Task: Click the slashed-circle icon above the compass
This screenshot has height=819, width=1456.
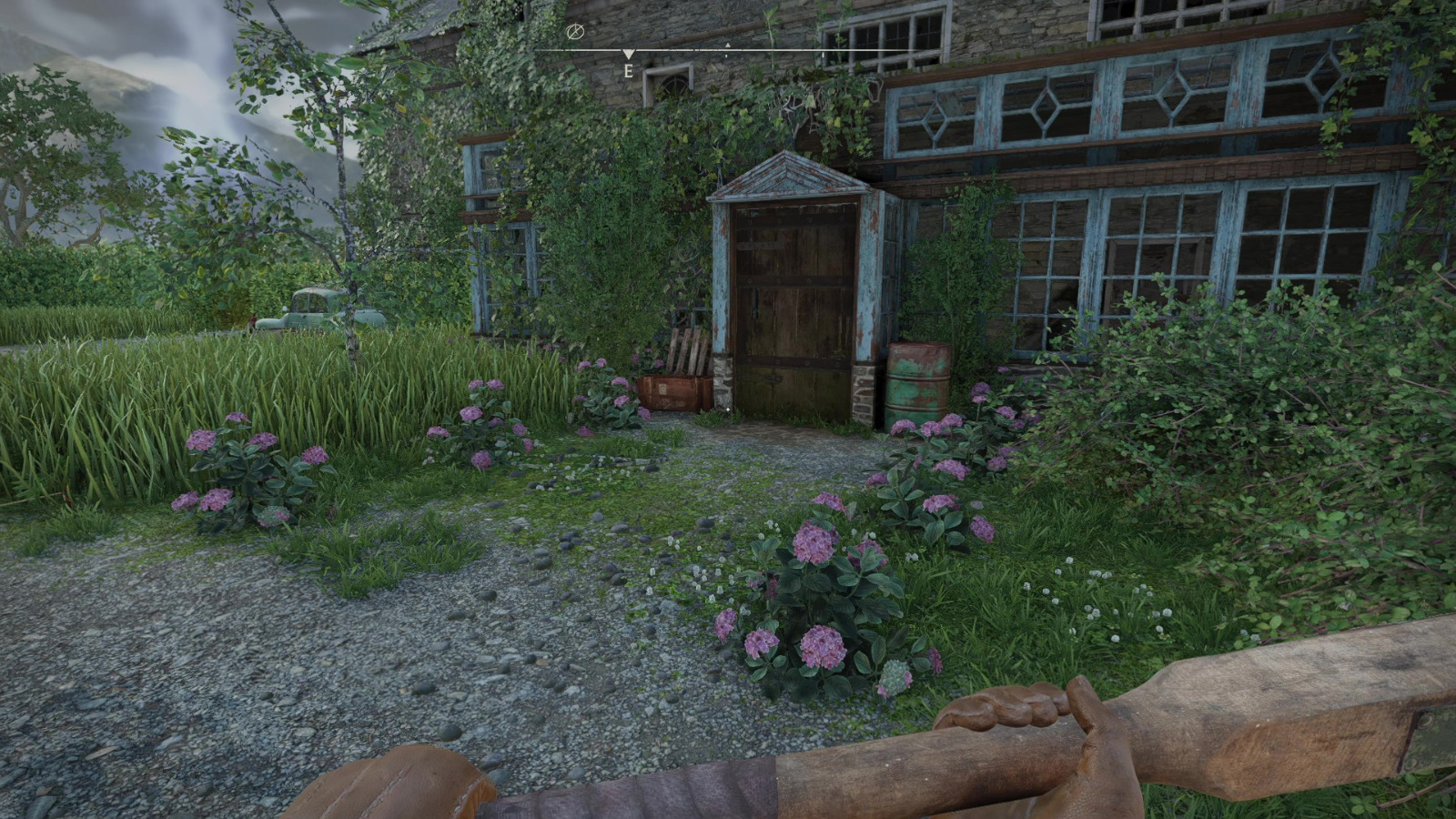Action: (x=574, y=32)
